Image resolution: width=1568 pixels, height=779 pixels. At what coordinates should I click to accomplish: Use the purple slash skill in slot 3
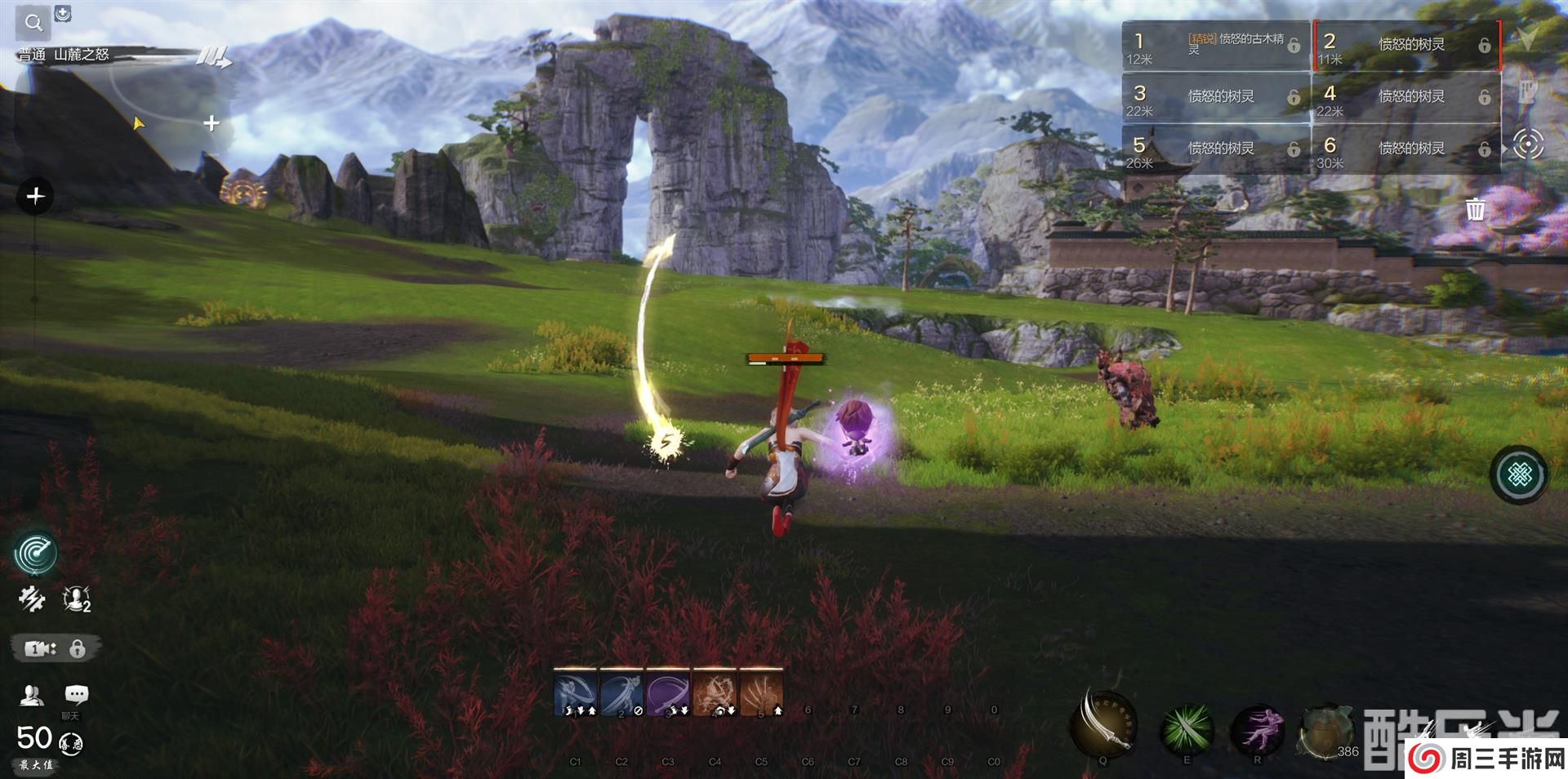(x=668, y=692)
